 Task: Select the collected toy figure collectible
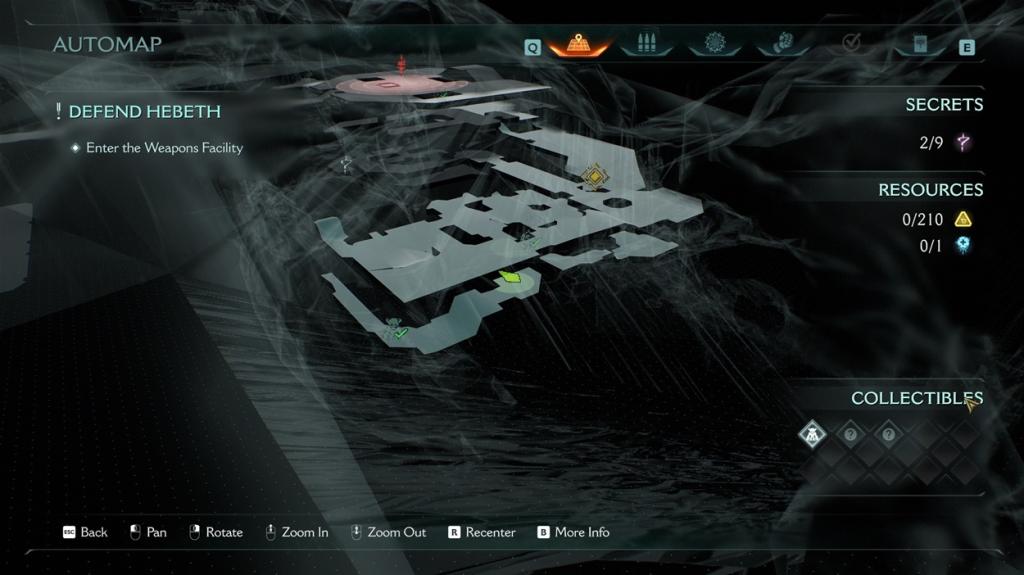(813, 434)
